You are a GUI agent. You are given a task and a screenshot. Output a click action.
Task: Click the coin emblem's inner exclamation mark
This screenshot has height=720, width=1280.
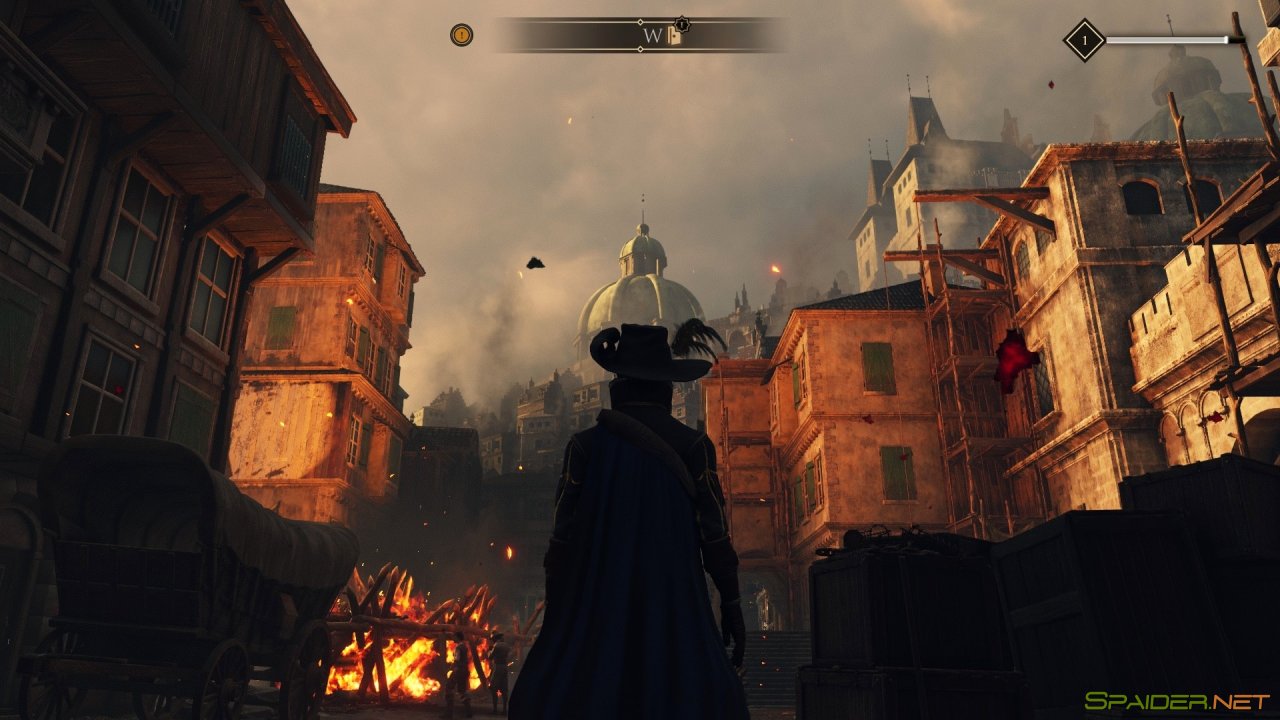pyautogui.click(x=461, y=34)
